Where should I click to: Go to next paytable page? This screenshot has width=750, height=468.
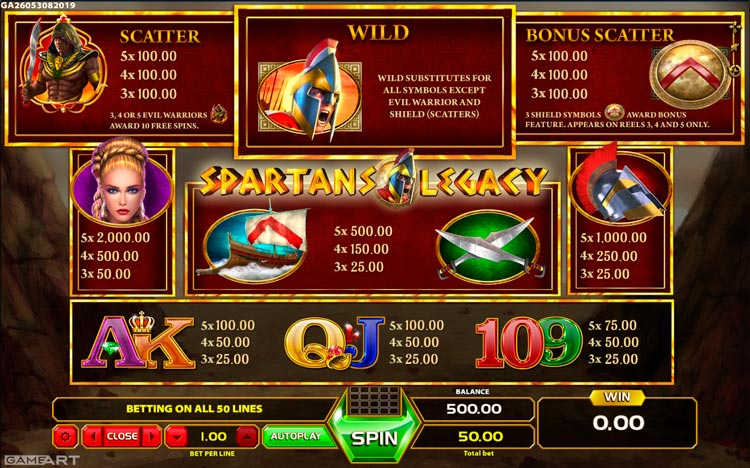click(x=150, y=436)
